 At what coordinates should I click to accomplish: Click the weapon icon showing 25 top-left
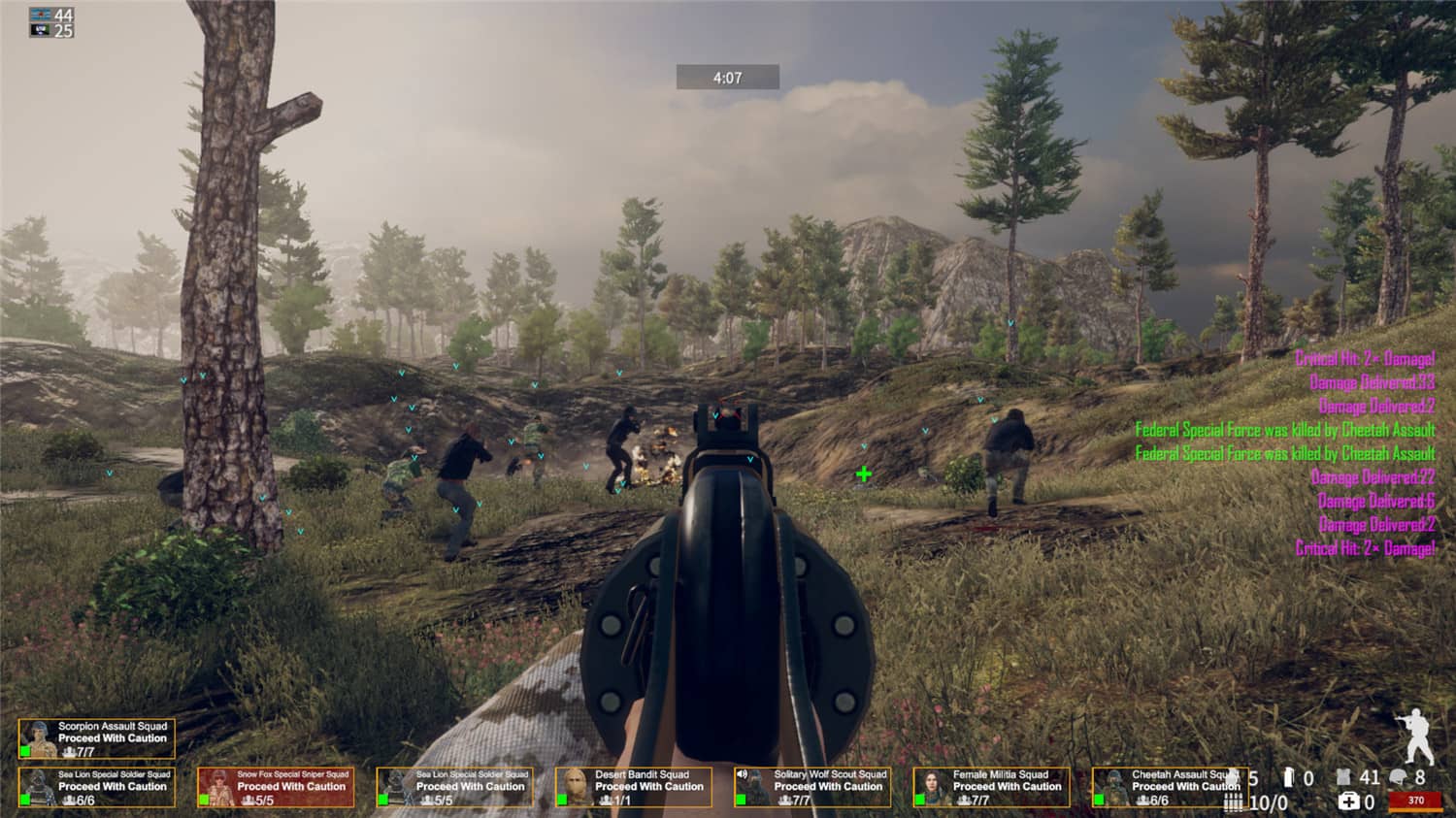(x=40, y=30)
